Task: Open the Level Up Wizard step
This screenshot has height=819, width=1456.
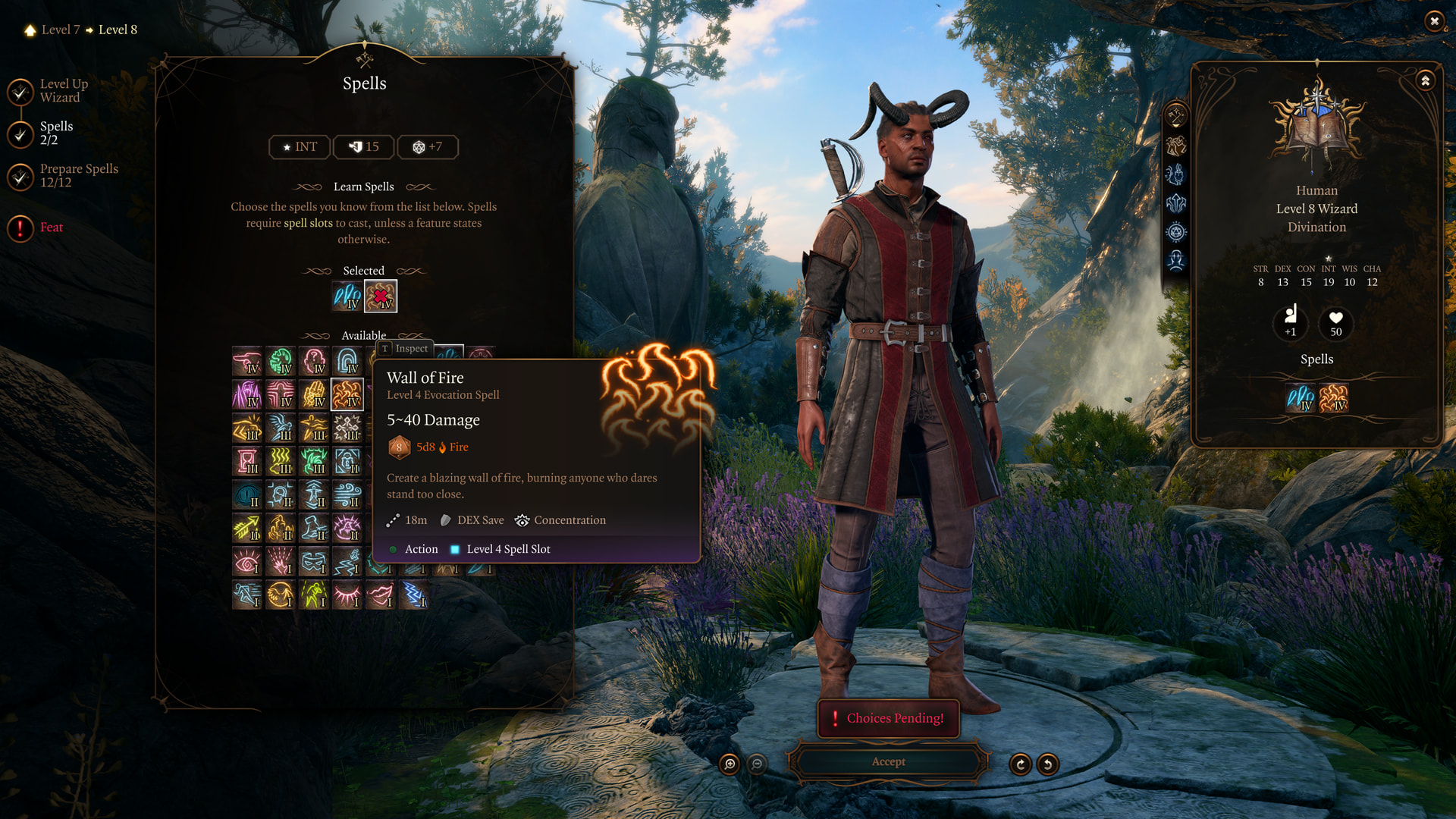Action: pyautogui.click(x=64, y=91)
